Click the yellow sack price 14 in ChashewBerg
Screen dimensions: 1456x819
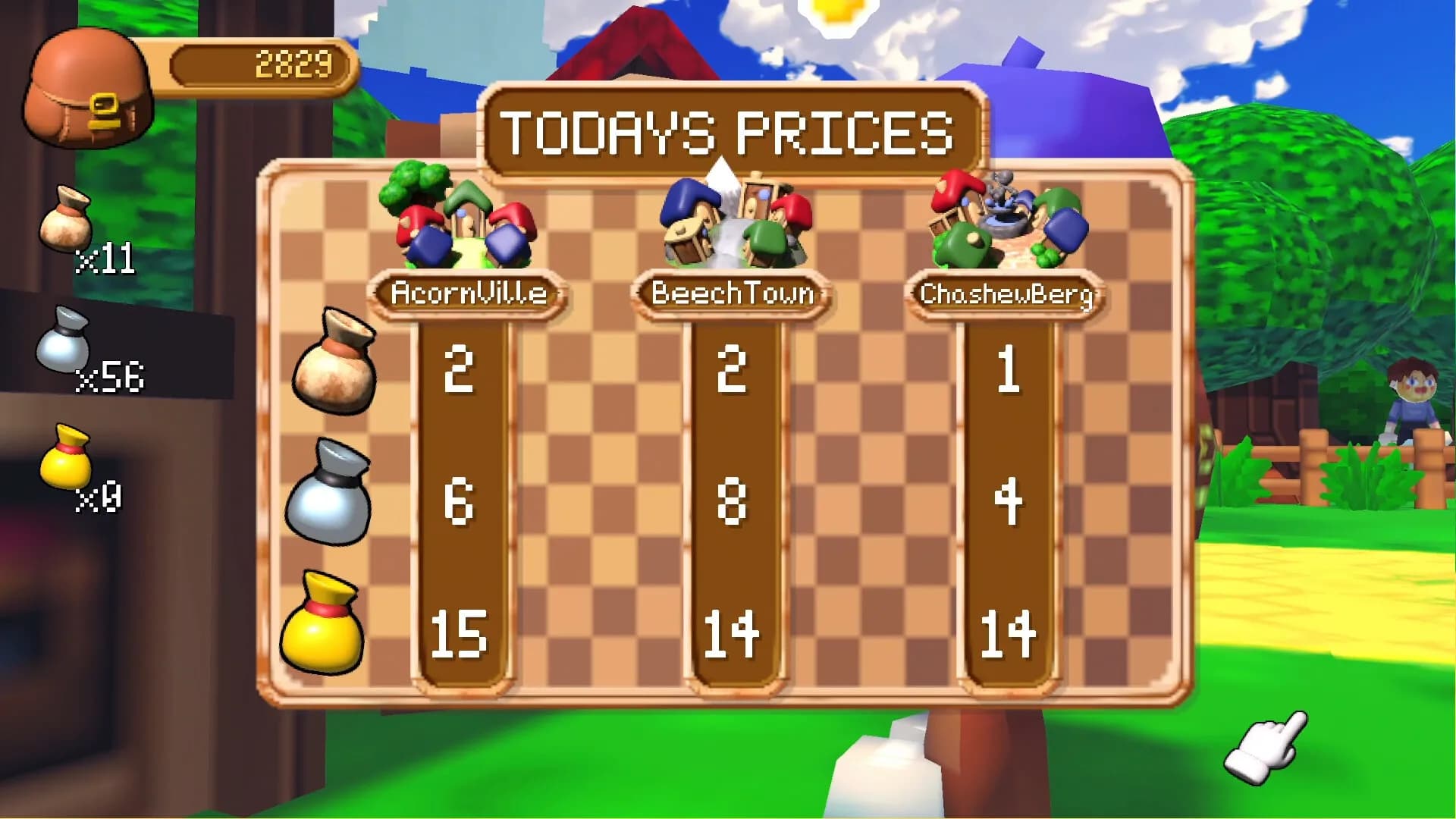coord(1009,631)
